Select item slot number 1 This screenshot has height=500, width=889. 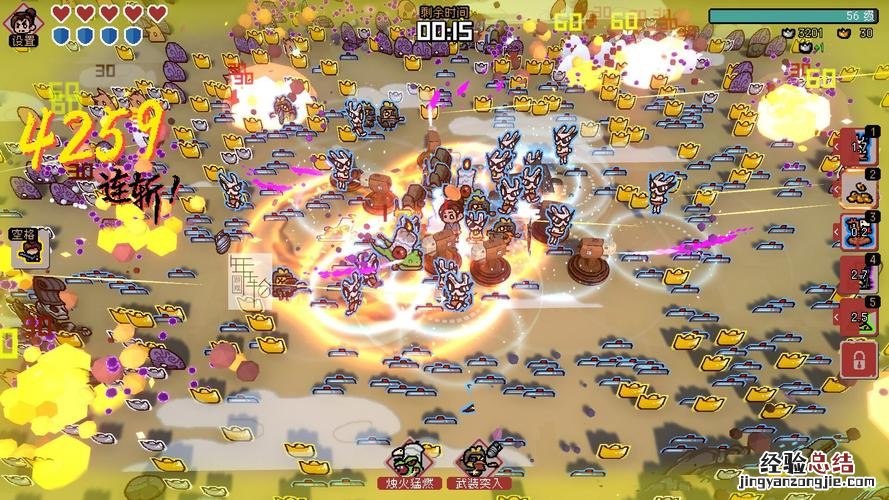pyautogui.click(x=857, y=147)
